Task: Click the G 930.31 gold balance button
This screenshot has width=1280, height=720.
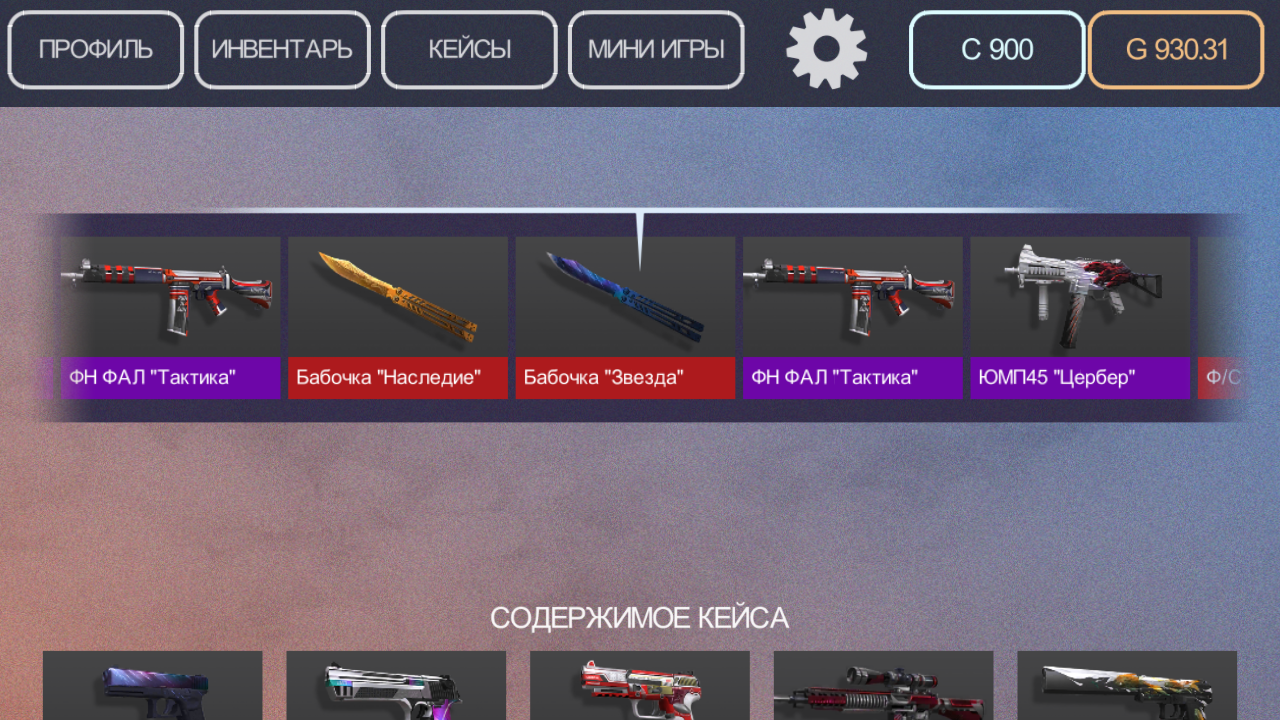Action: (x=1175, y=49)
